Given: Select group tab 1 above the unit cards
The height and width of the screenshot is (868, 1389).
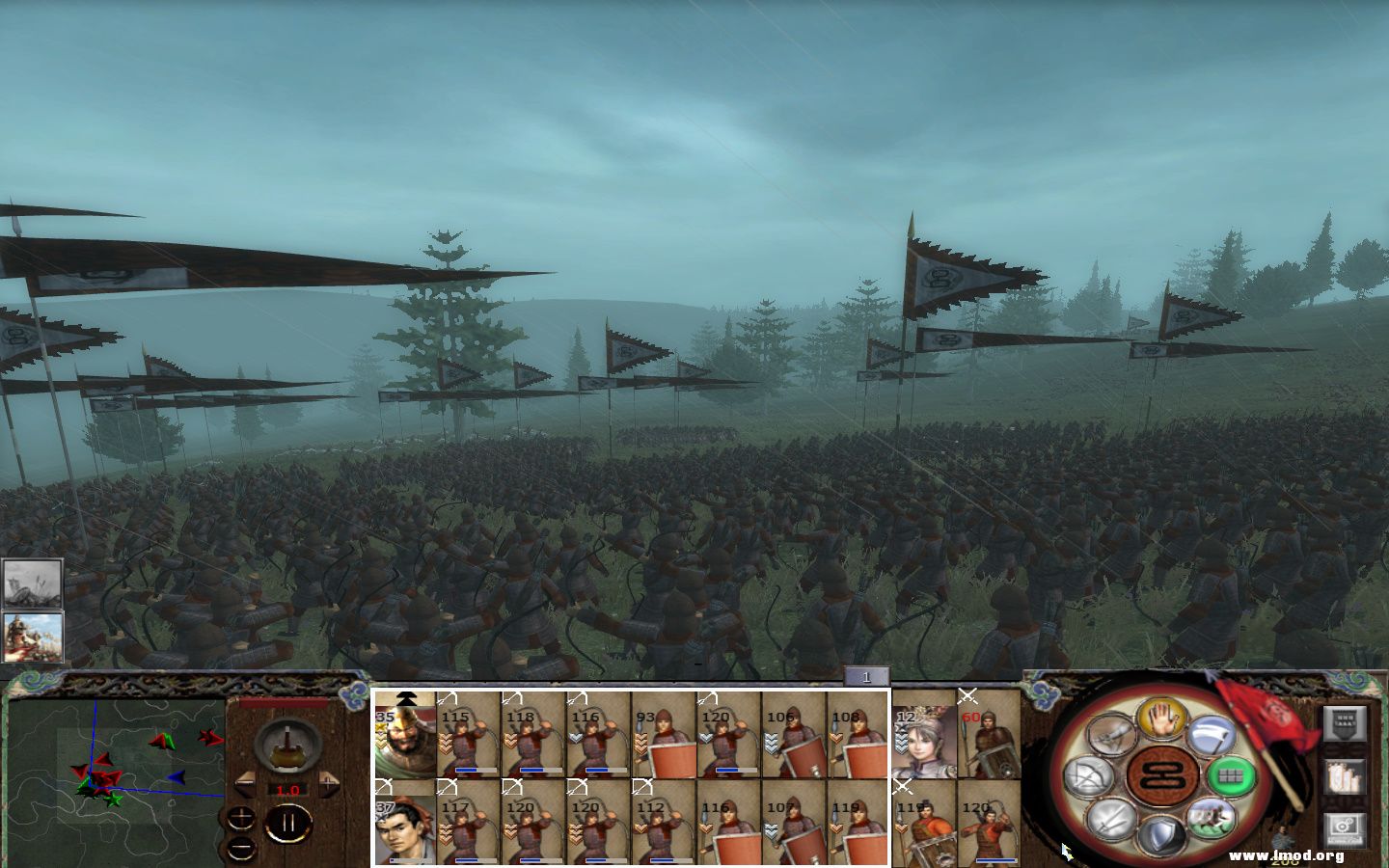Looking at the screenshot, I should coord(866,677).
